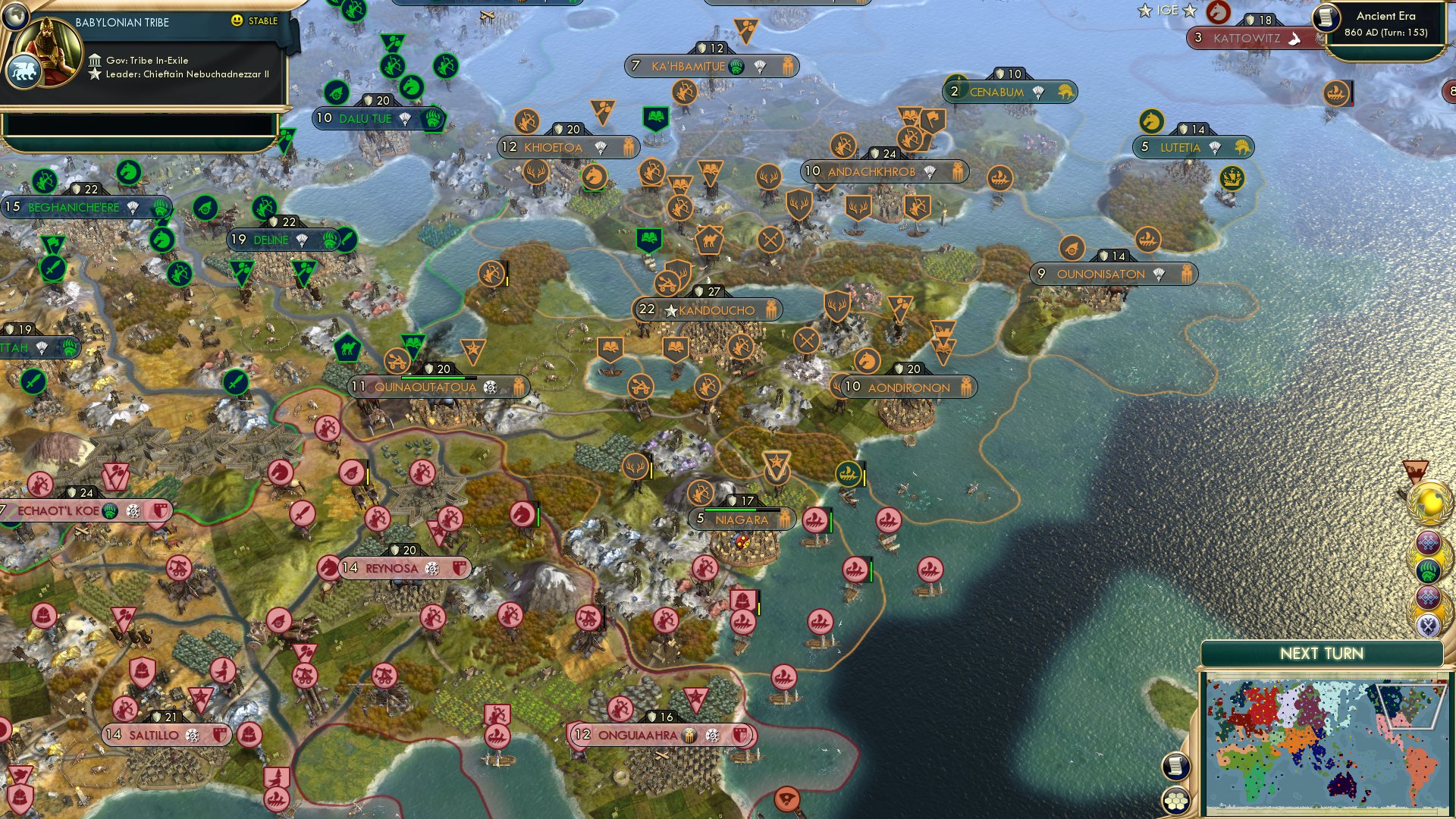This screenshot has width=1456, height=819.
Task: Click the red triangular barbarian notification marker
Action: [1414, 469]
